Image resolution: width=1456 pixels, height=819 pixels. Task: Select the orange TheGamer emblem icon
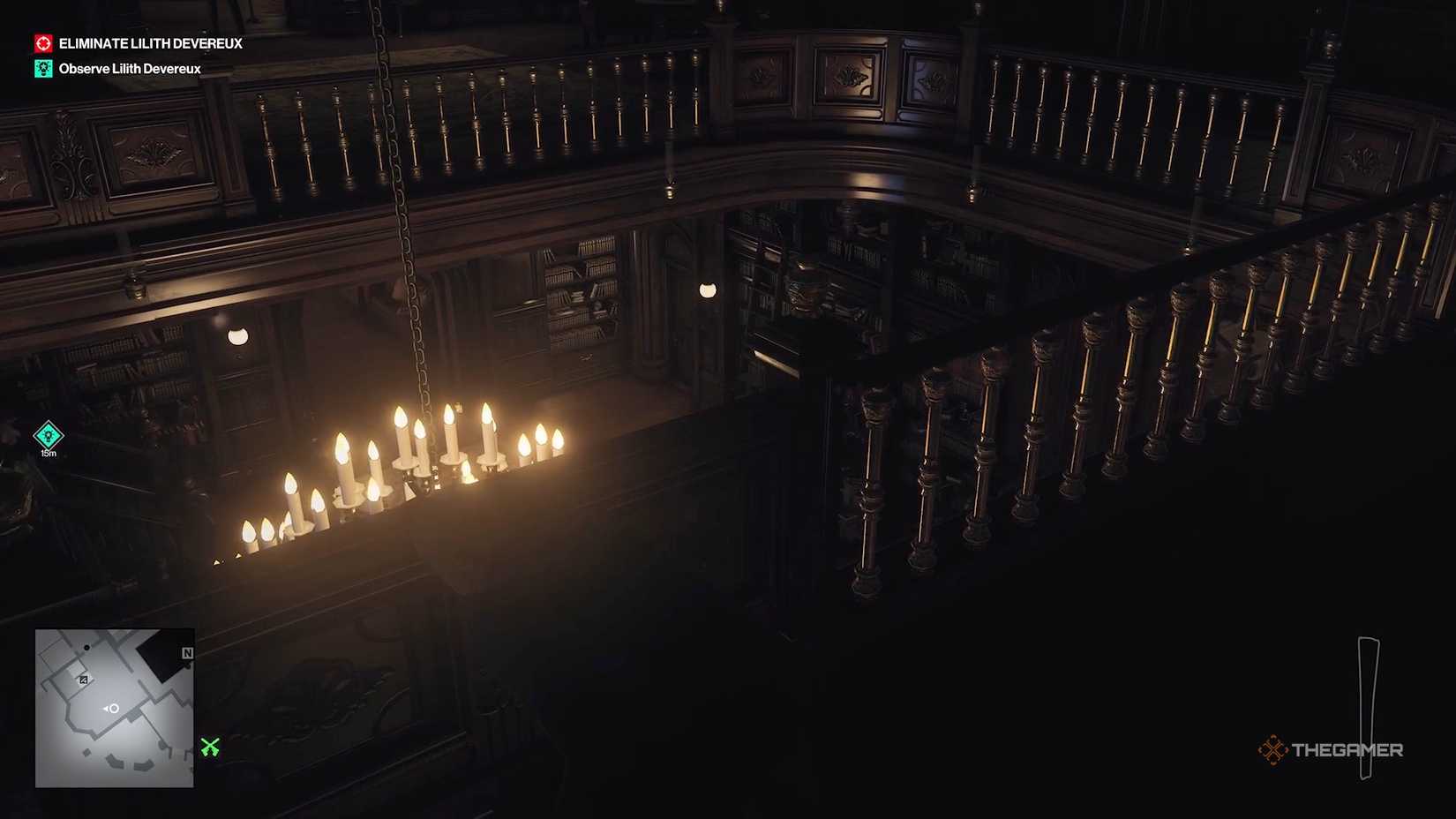pyautogui.click(x=1273, y=749)
